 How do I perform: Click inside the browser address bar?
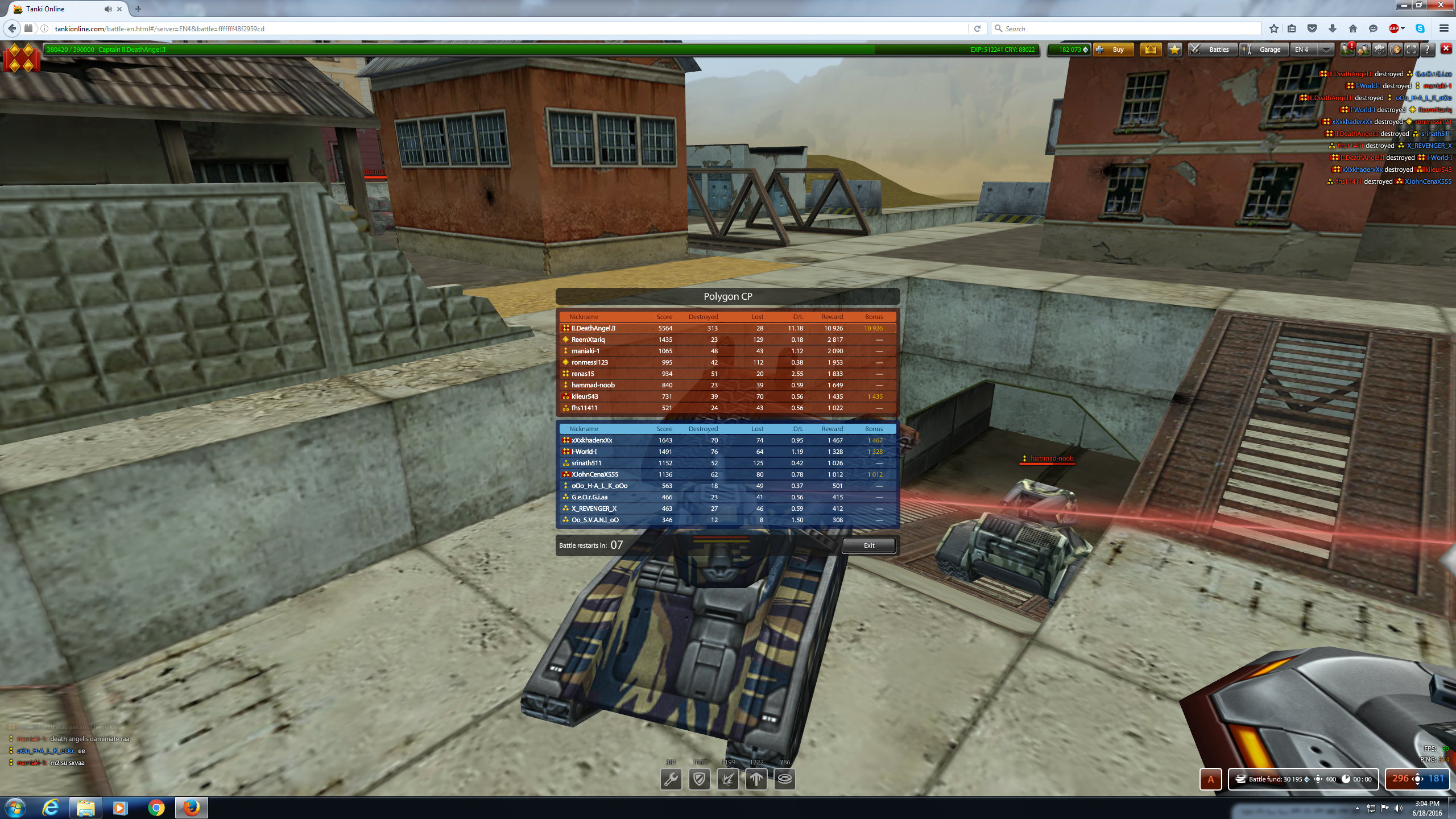[341, 28]
